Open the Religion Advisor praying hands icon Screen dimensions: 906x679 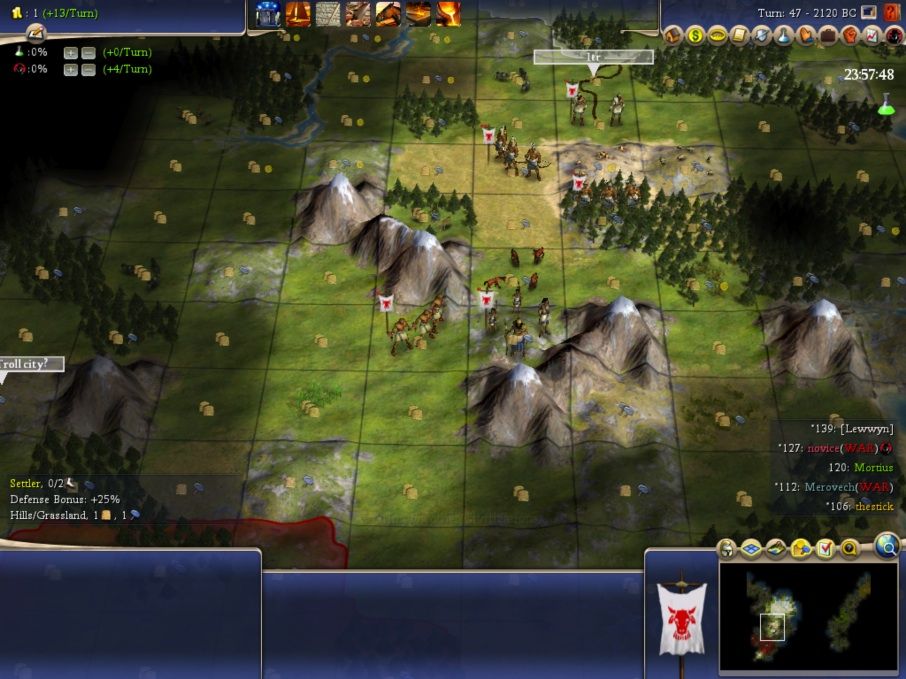point(806,36)
